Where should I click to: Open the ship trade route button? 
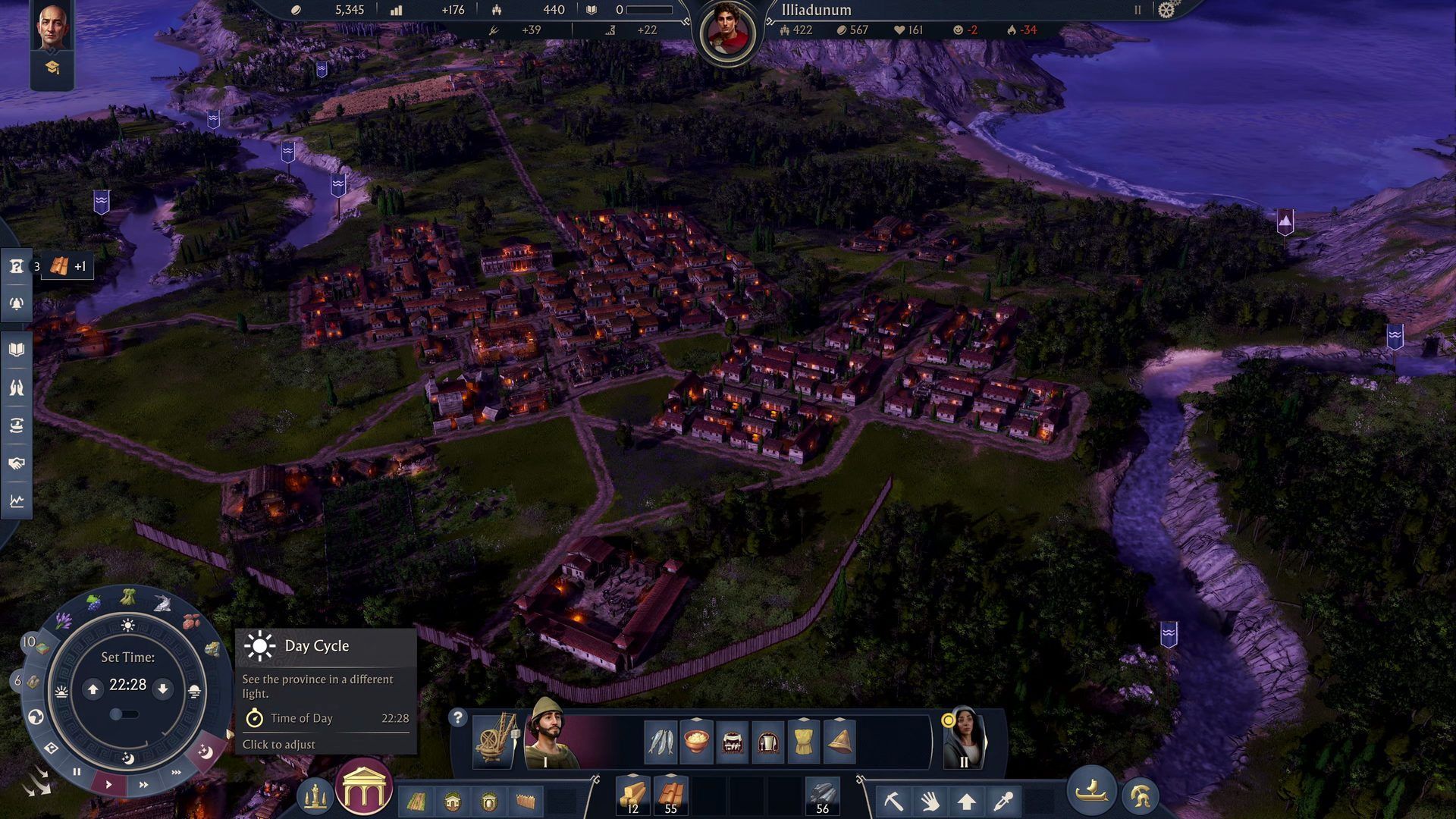coord(1092,792)
